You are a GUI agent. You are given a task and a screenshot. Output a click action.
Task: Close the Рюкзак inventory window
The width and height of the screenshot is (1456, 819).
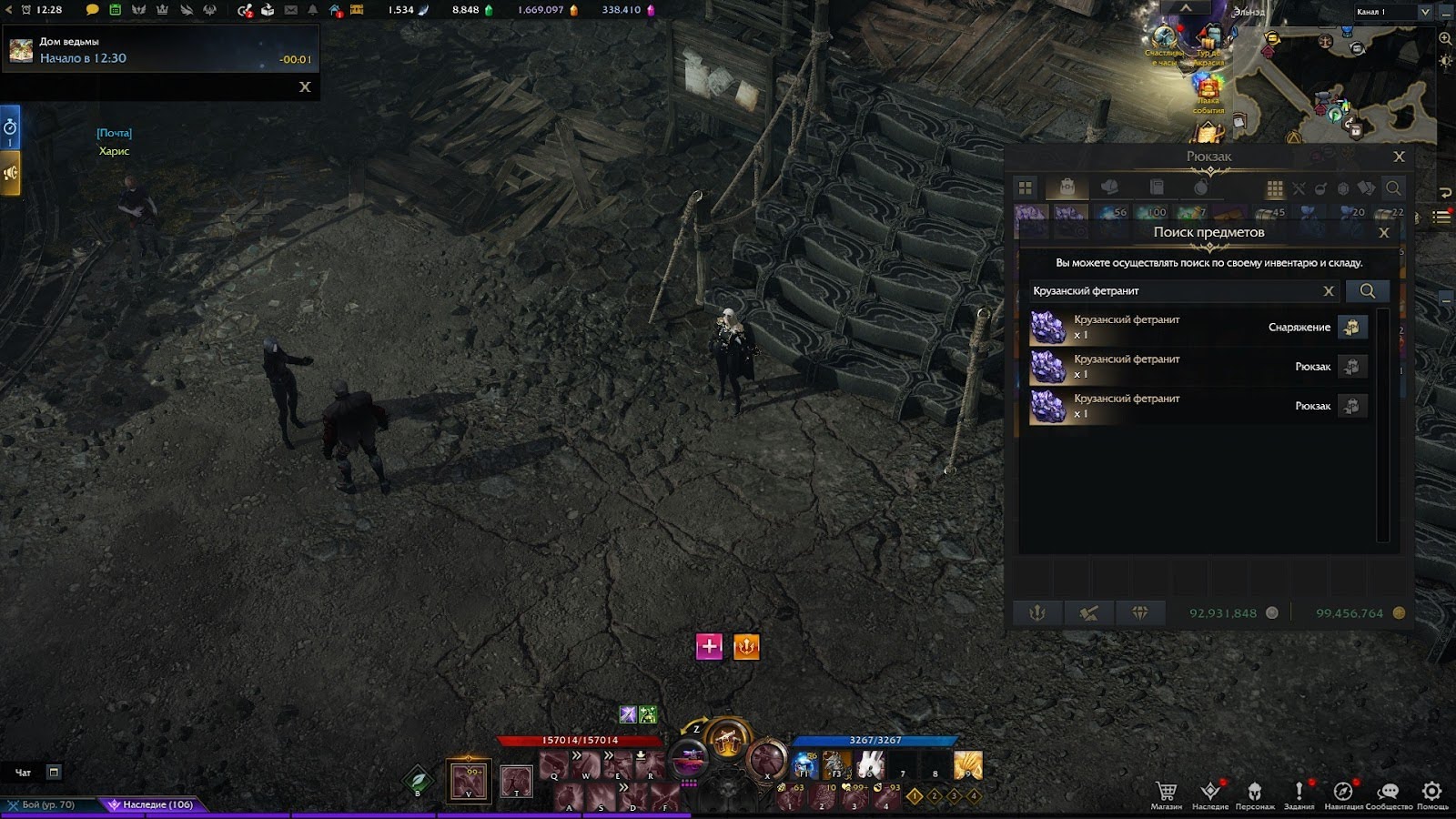pos(1399,157)
